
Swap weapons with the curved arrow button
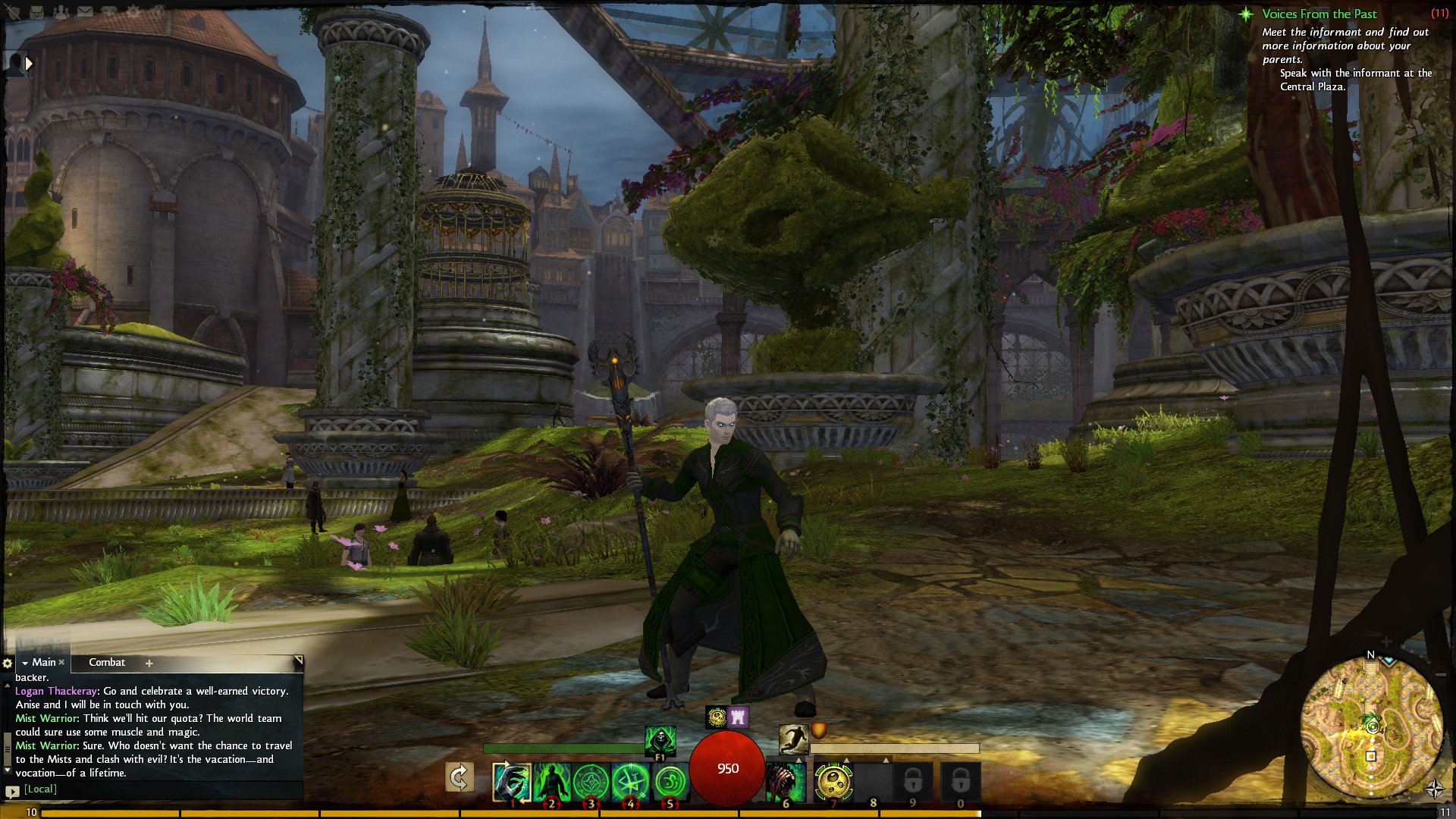tap(460, 777)
